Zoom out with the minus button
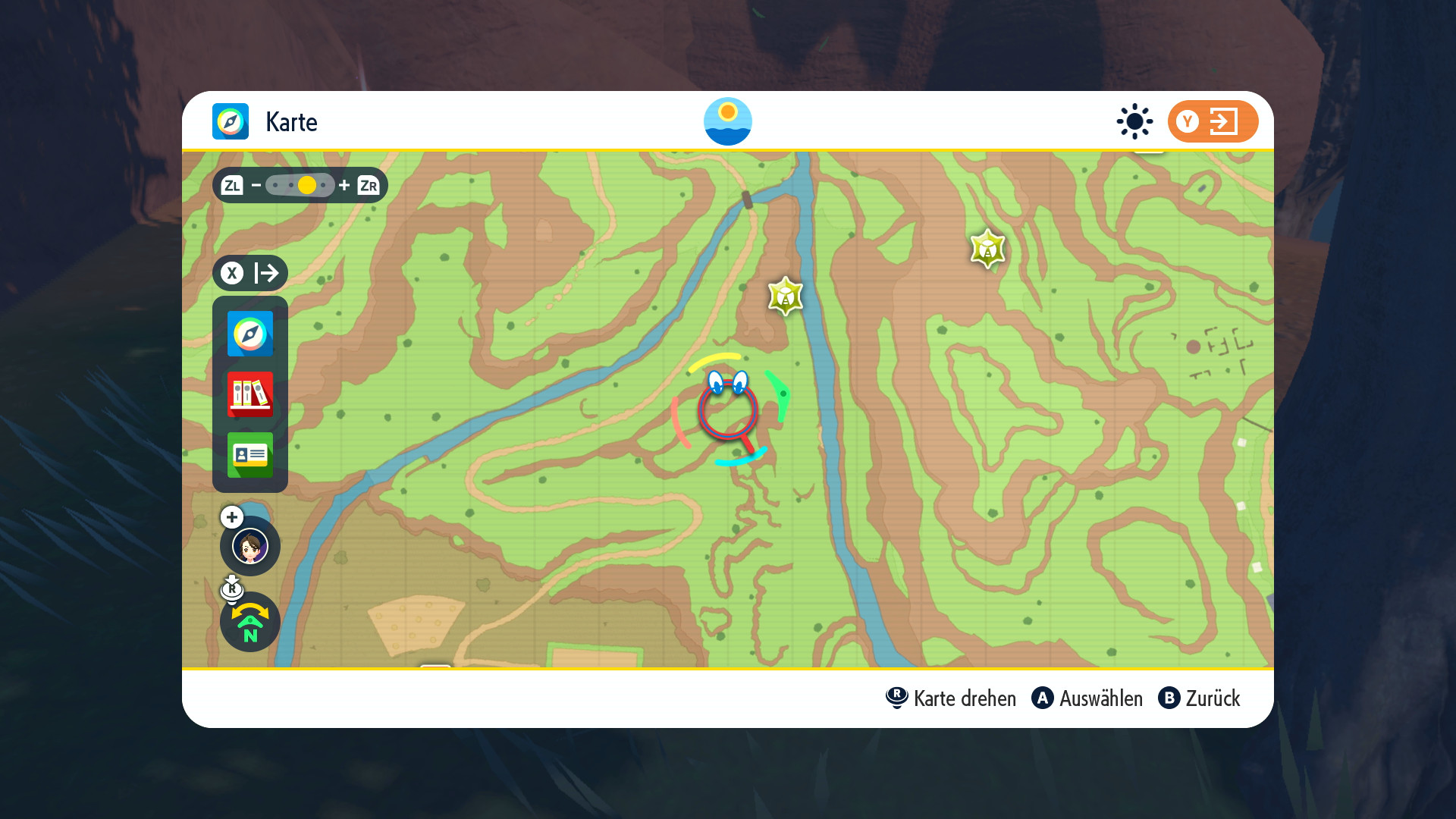 256,185
